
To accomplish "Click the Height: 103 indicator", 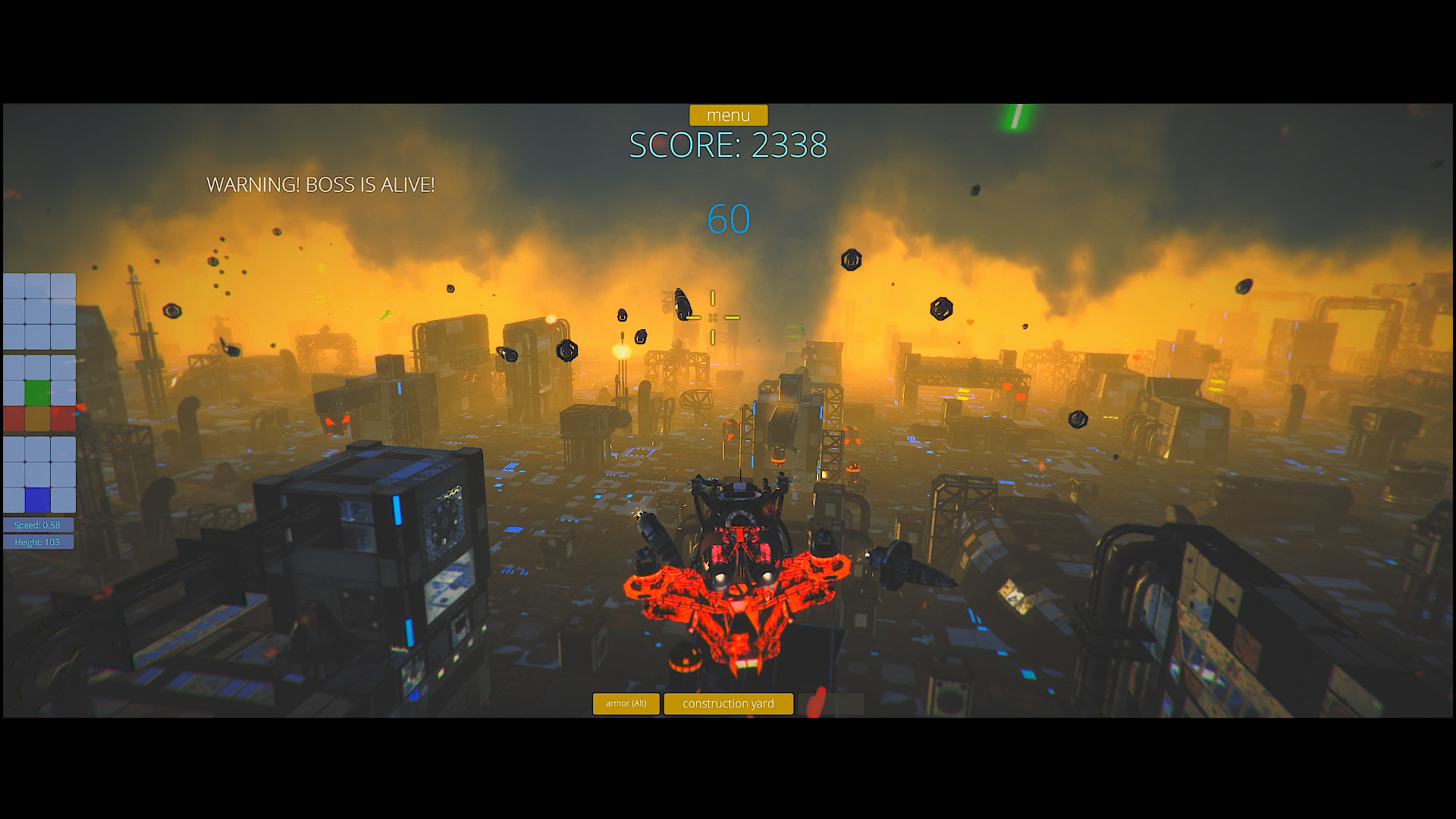I will point(38,541).
